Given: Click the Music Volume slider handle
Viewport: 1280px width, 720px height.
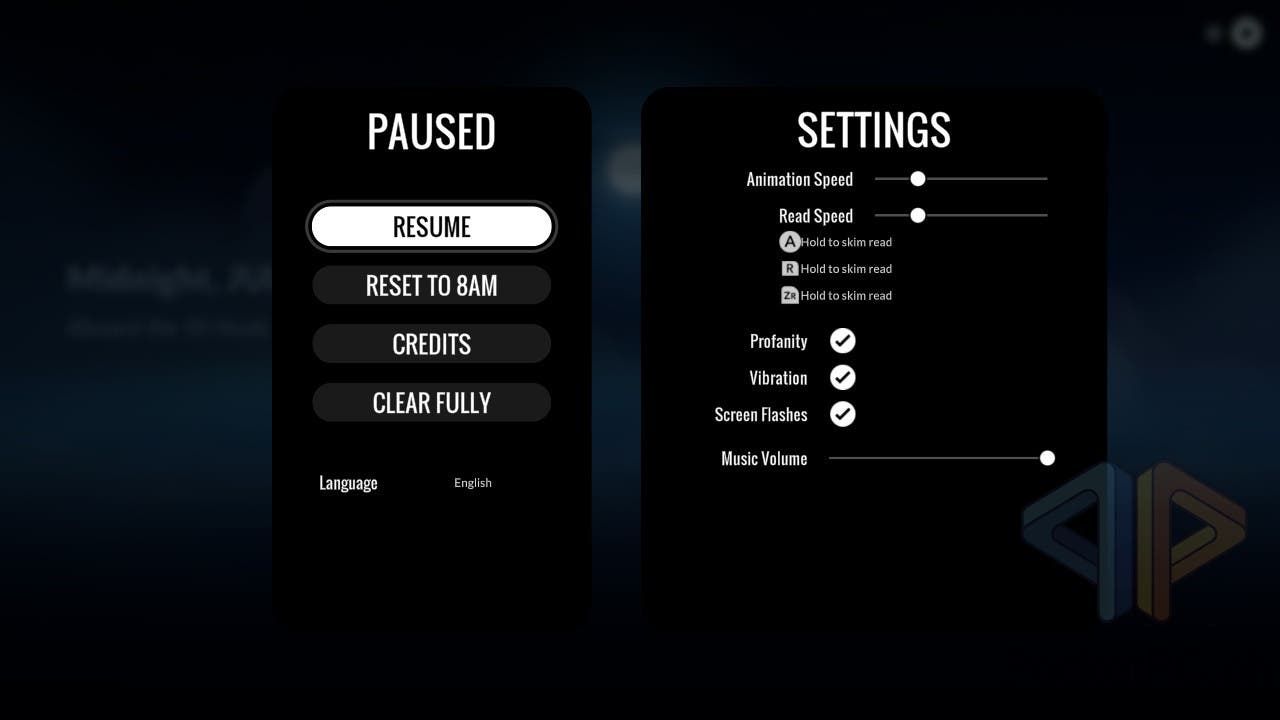Looking at the screenshot, I should [x=1047, y=458].
